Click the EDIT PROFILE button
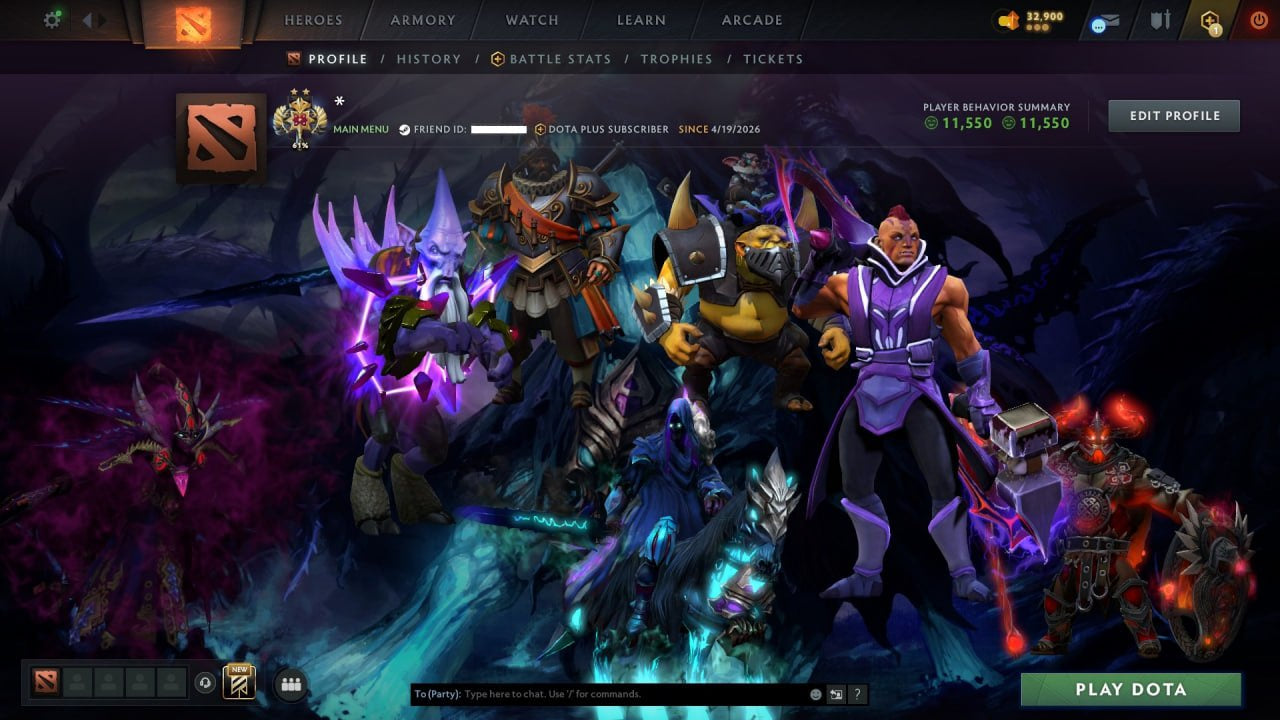 1174,115
